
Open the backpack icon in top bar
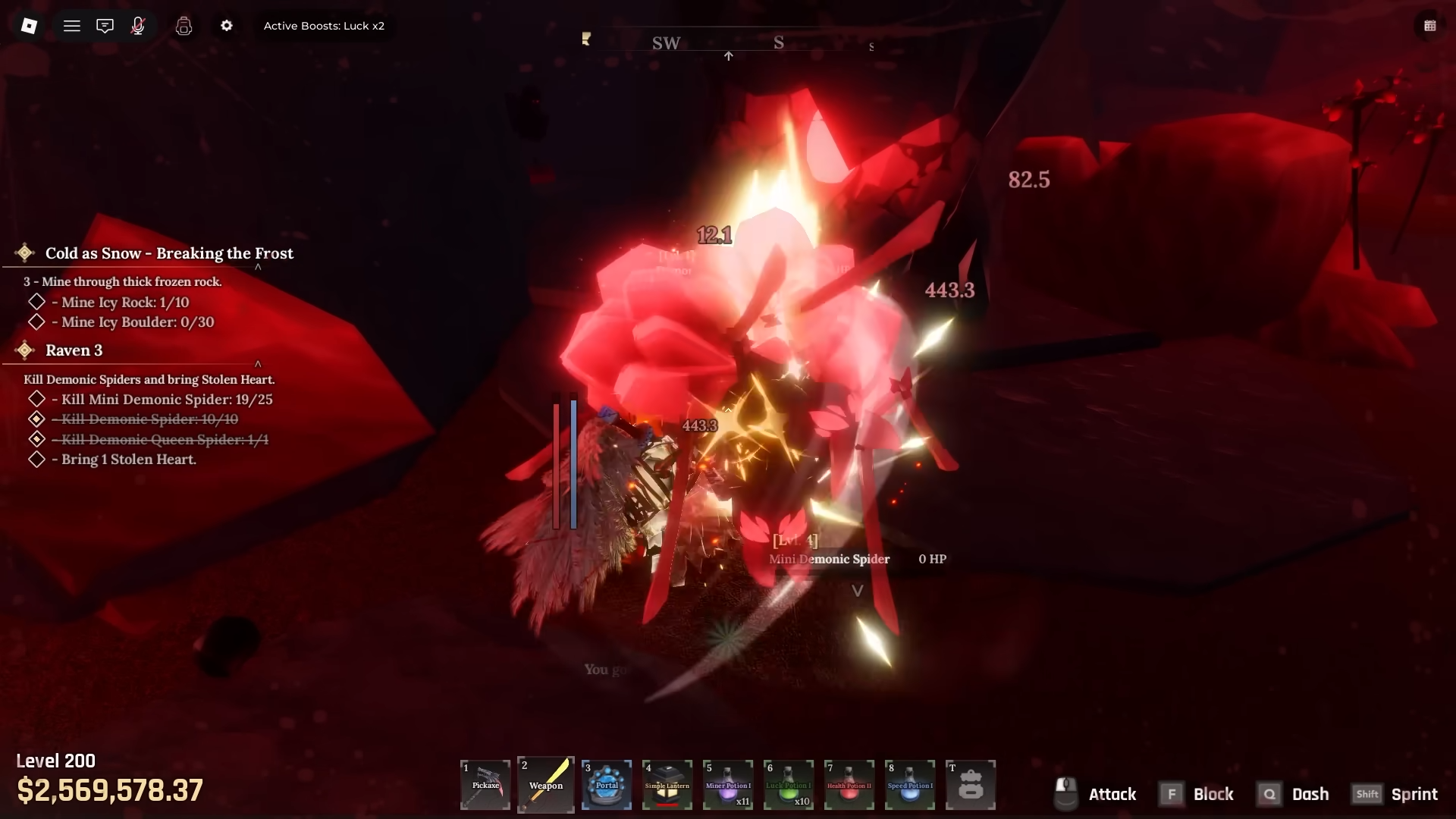tap(184, 26)
